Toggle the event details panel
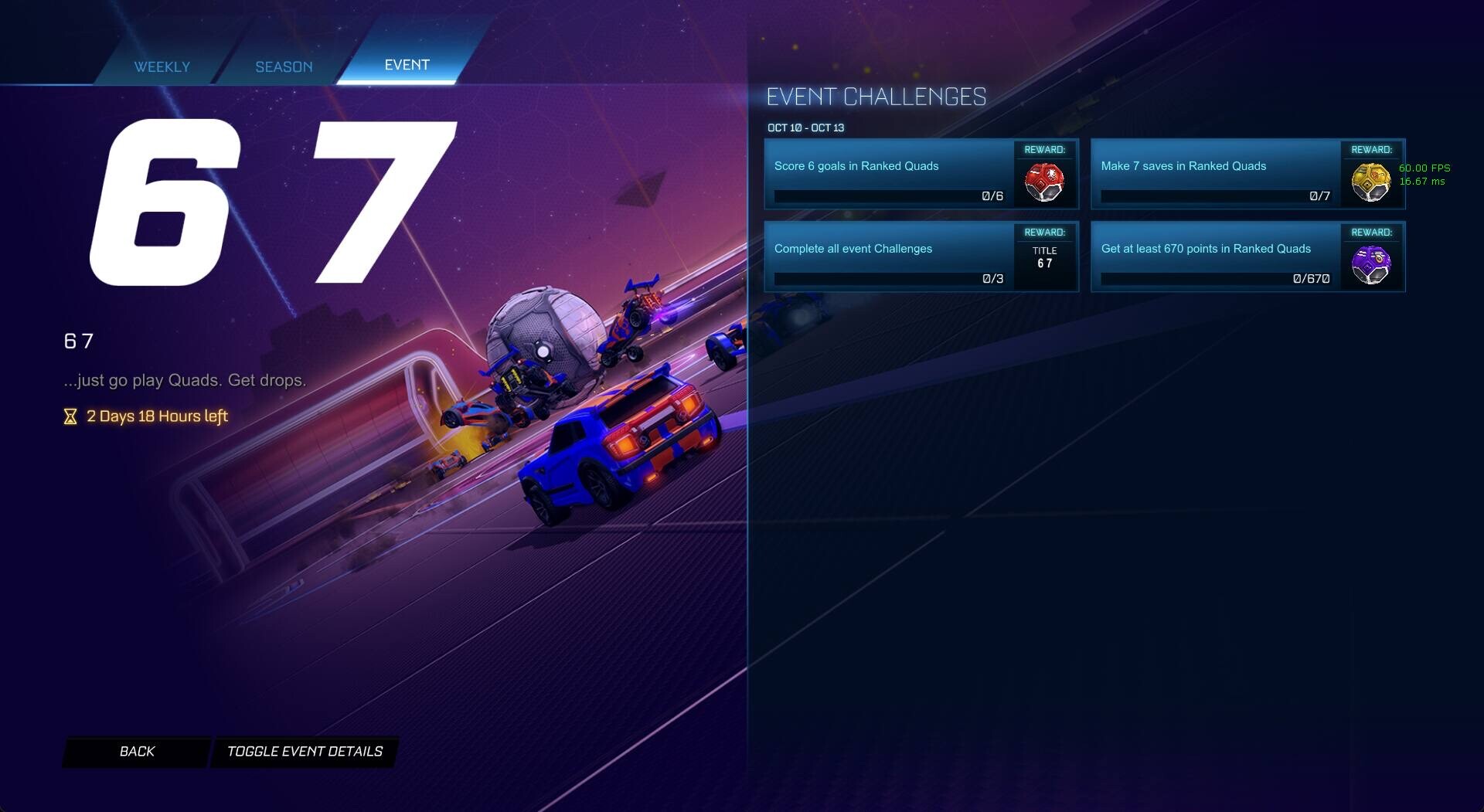This screenshot has height=812, width=1484. 305,752
